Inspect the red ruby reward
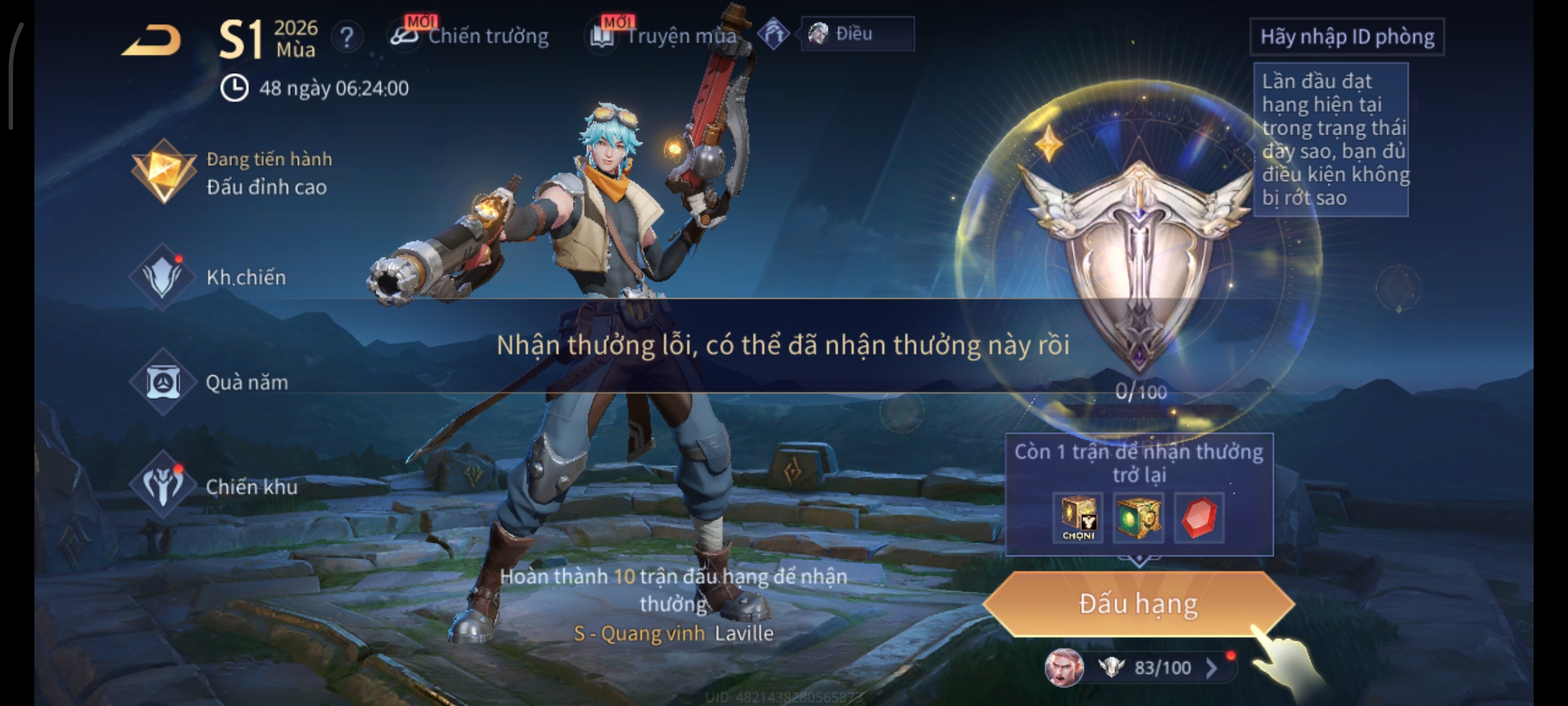Image resolution: width=1568 pixels, height=706 pixels. tap(1199, 518)
